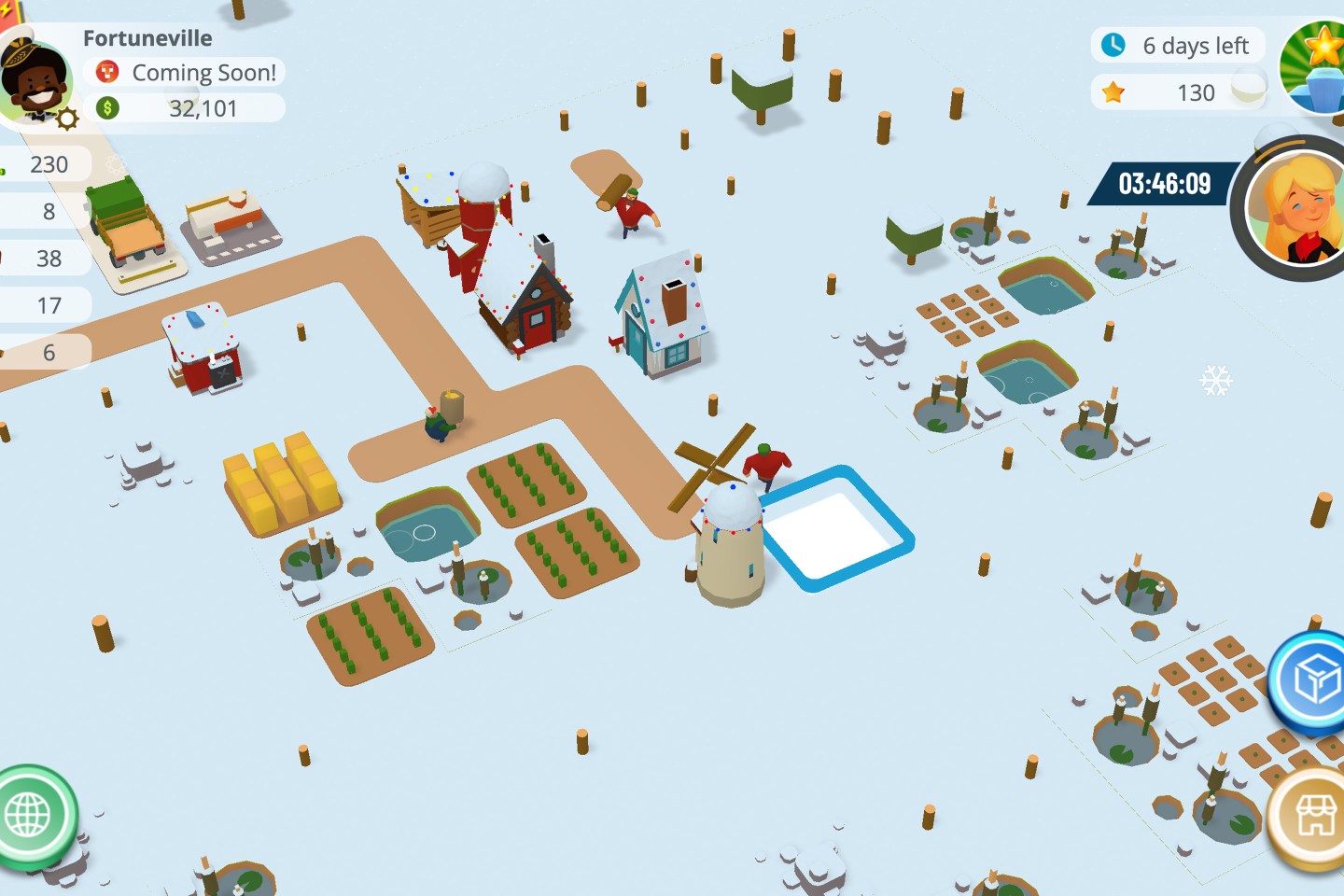Select the resource row showing 38
Image resolution: width=1344 pixels, height=896 pixels.
pos(45,259)
